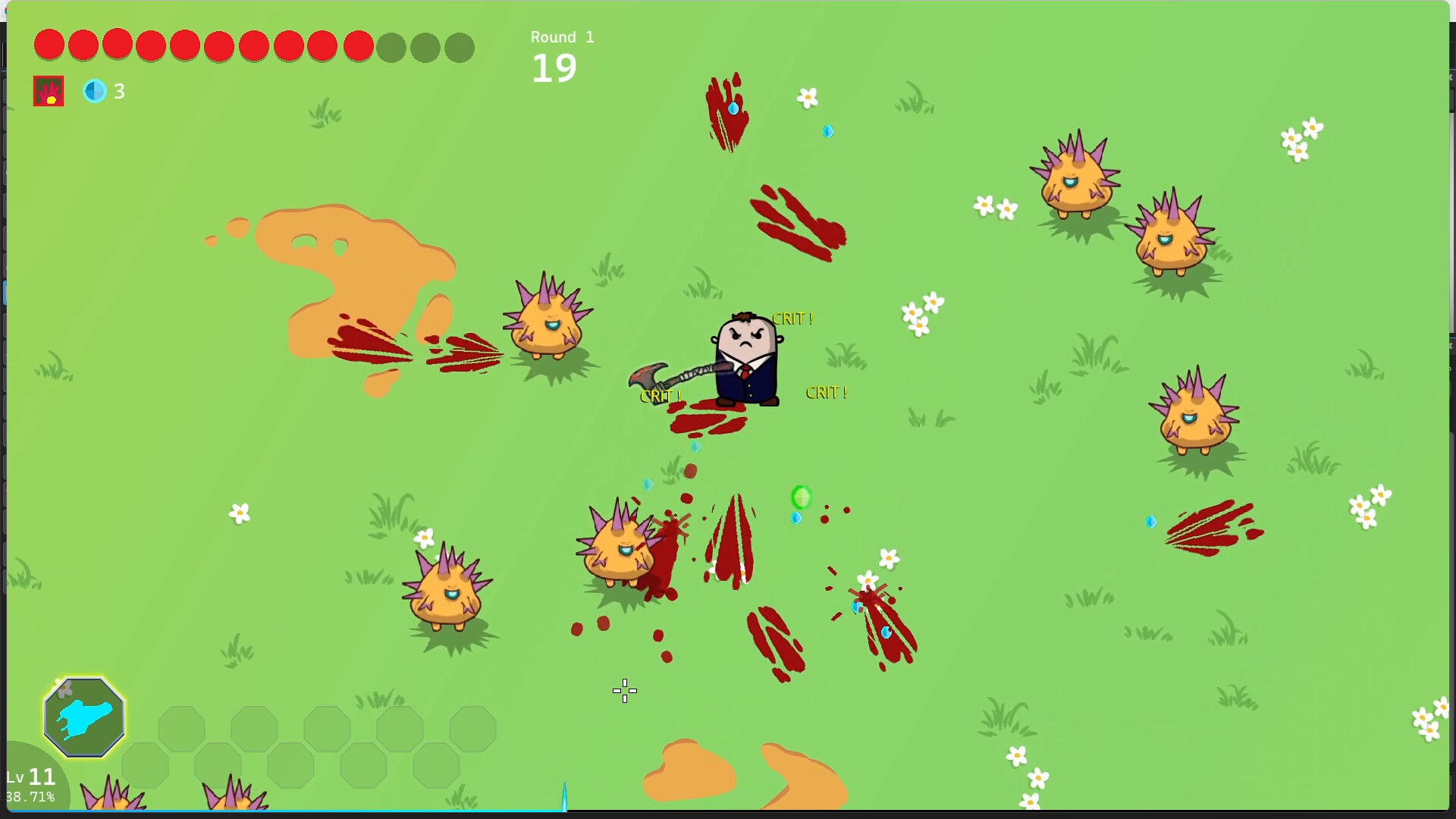Viewport: 1456px width, 819px height.
Task: Pick up the green gem near screen center
Action: click(x=802, y=497)
